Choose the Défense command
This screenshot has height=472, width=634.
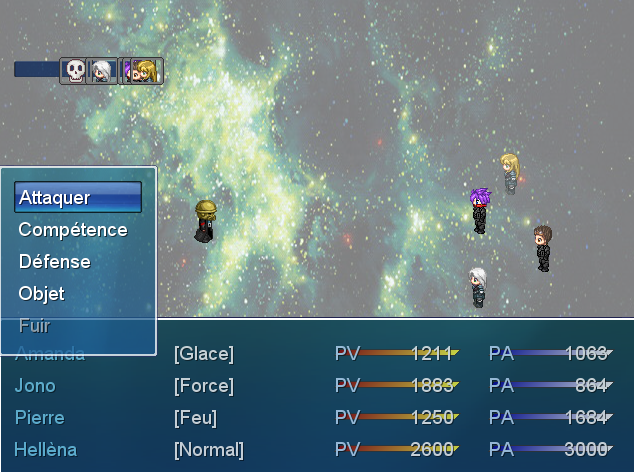(x=77, y=262)
